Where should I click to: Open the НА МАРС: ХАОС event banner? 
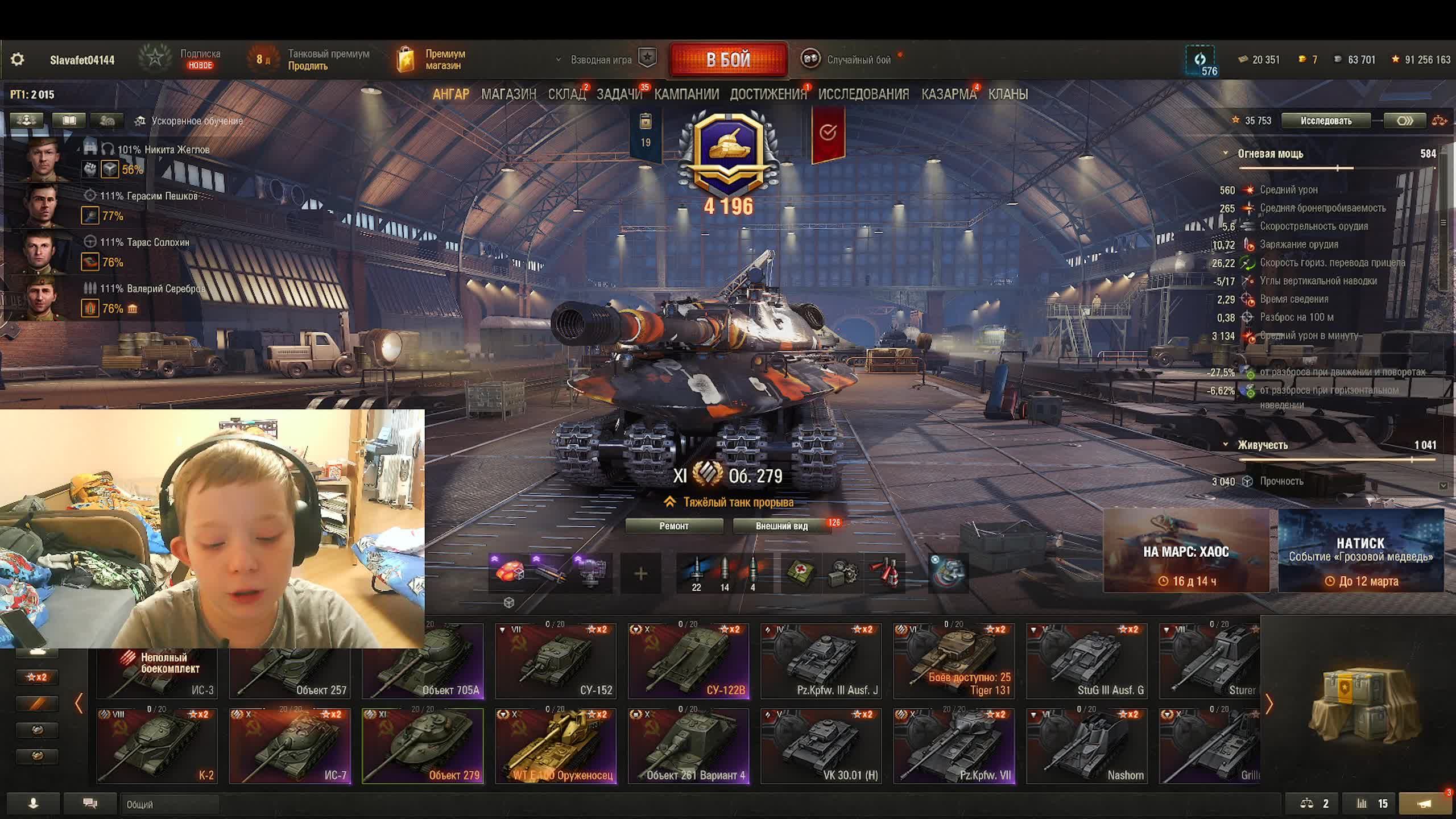(1186, 551)
